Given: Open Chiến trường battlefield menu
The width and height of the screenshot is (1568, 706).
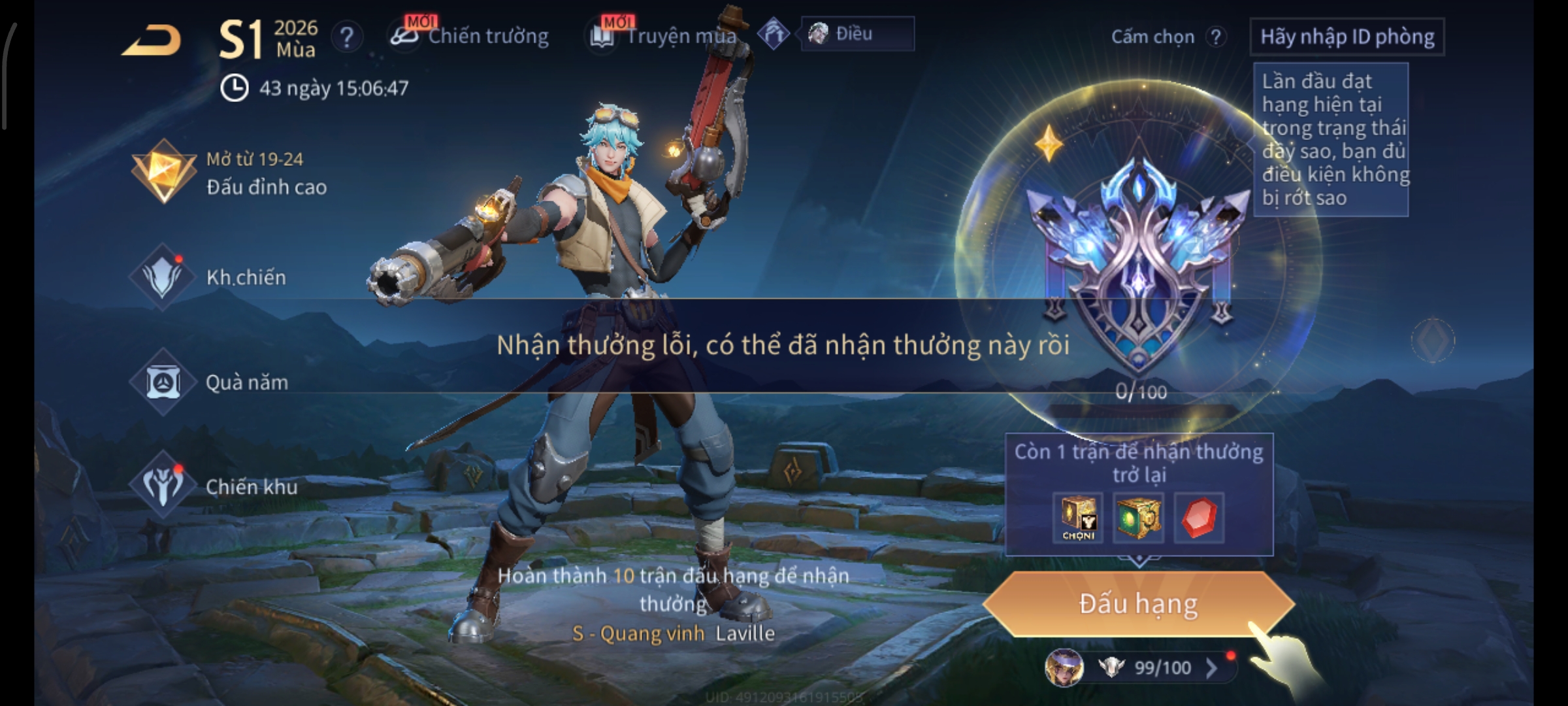Looking at the screenshot, I should [470, 36].
